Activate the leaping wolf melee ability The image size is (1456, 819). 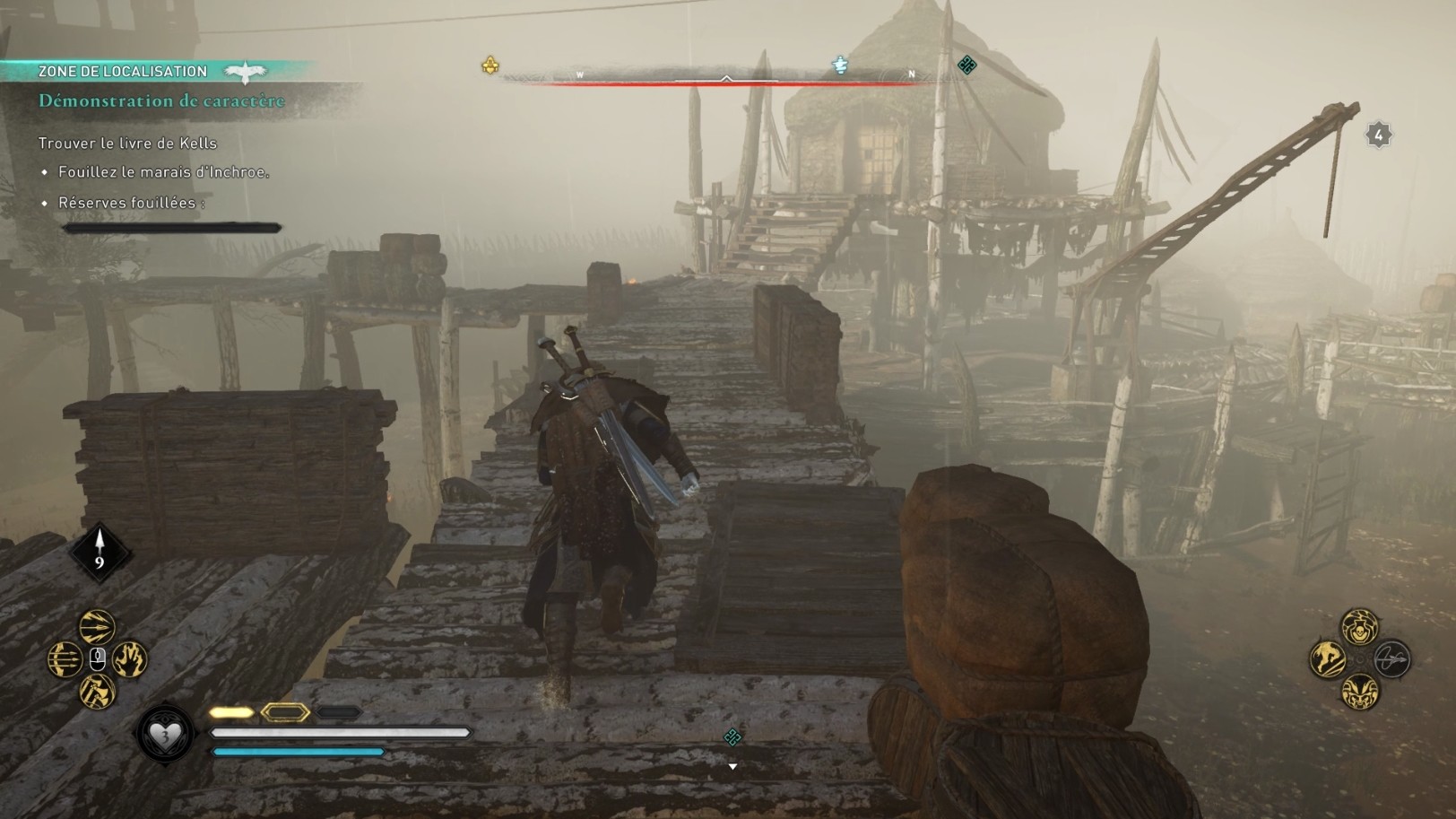click(x=1327, y=659)
